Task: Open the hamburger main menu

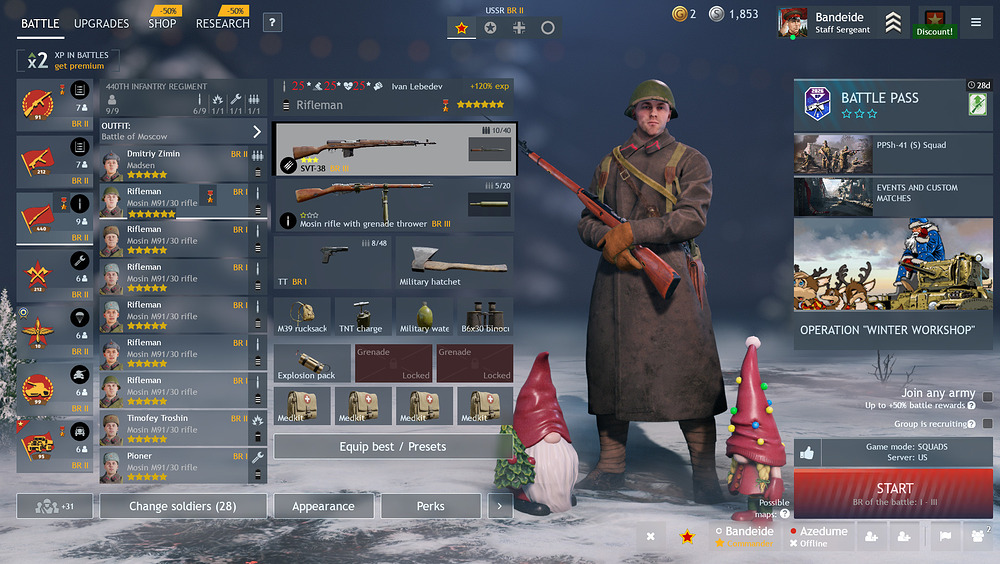Action: (976, 22)
